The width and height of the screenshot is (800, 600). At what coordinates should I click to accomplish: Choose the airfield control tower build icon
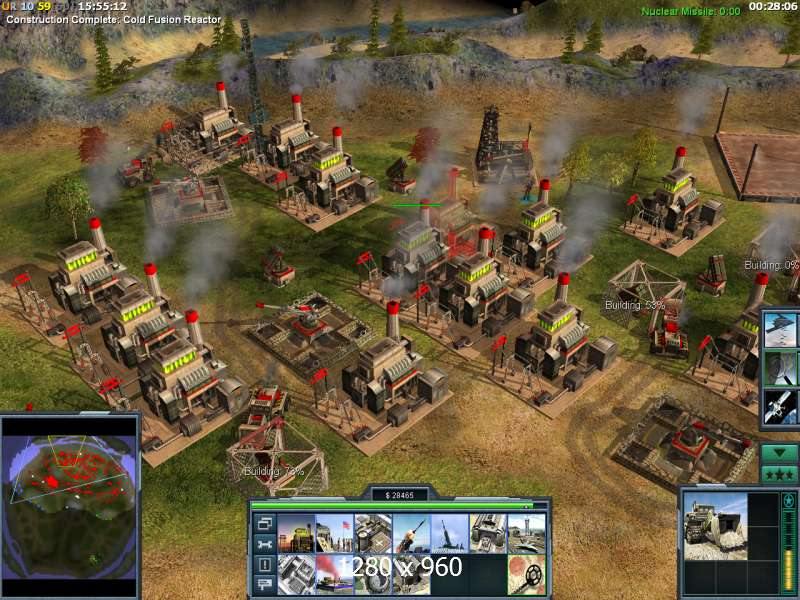pos(527,534)
